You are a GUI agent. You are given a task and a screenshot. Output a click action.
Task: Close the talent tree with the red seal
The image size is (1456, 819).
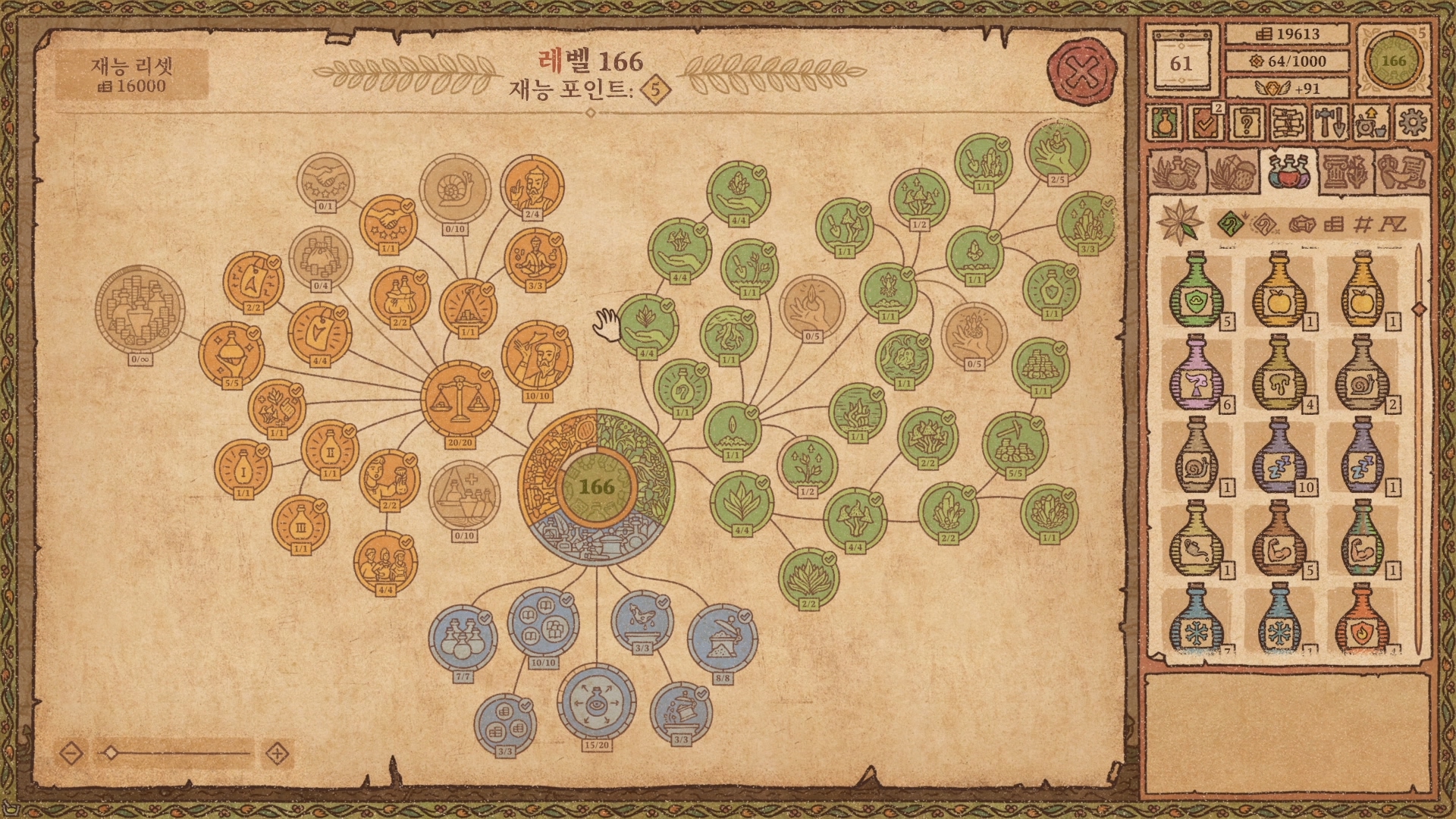1082,73
